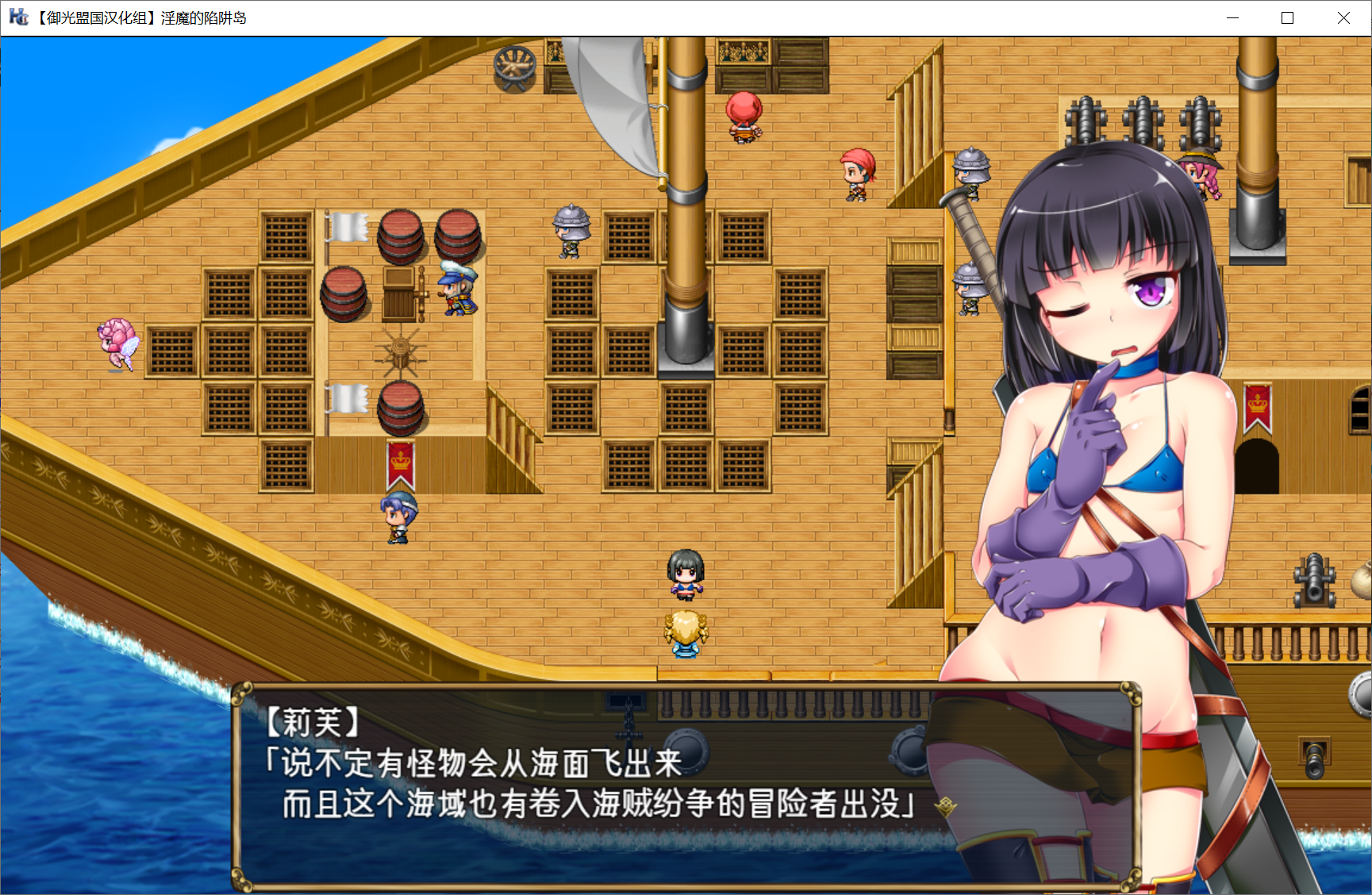Click the rope coil at the top of the deck

coord(515,66)
